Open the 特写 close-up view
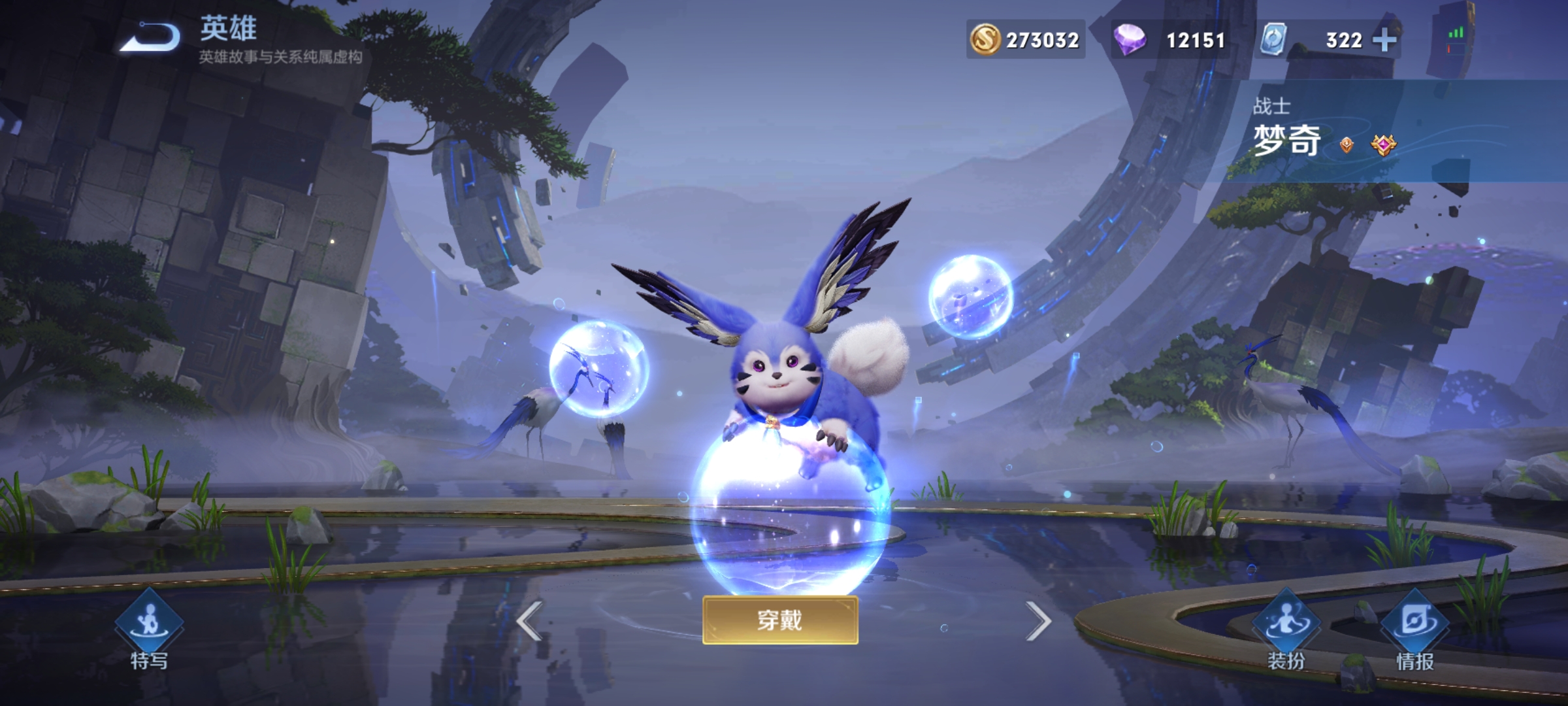This screenshot has height=706, width=1568. pyautogui.click(x=149, y=629)
